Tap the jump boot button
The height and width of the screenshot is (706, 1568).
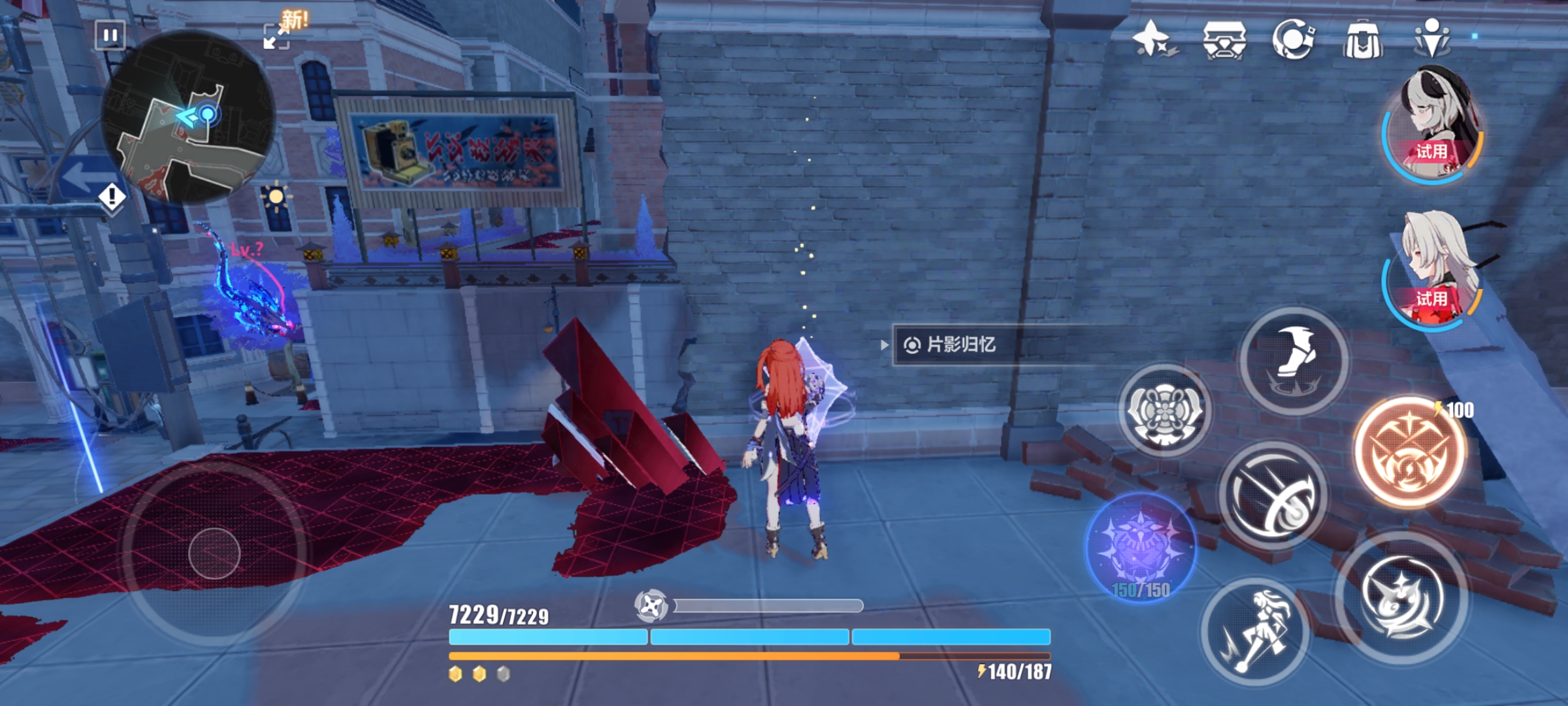tap(1294, 360)
